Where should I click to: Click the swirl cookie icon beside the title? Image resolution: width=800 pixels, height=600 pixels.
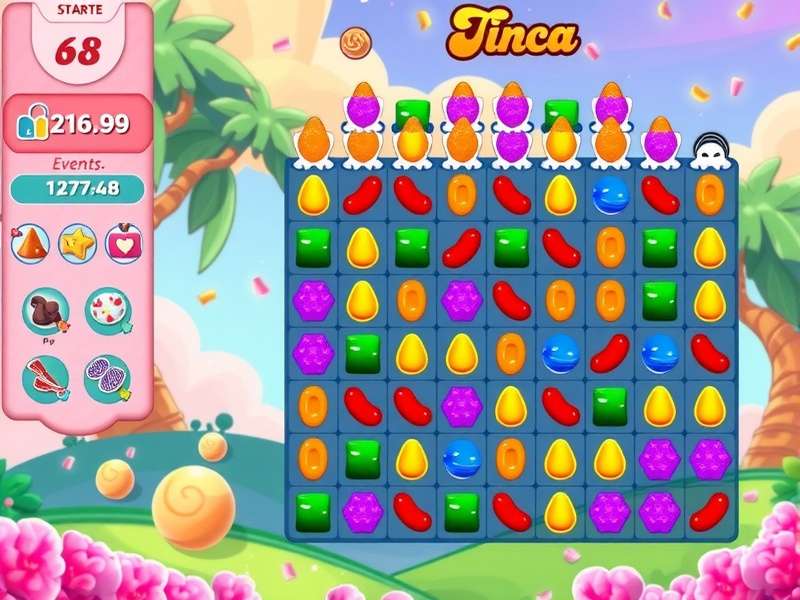[355, 42]
